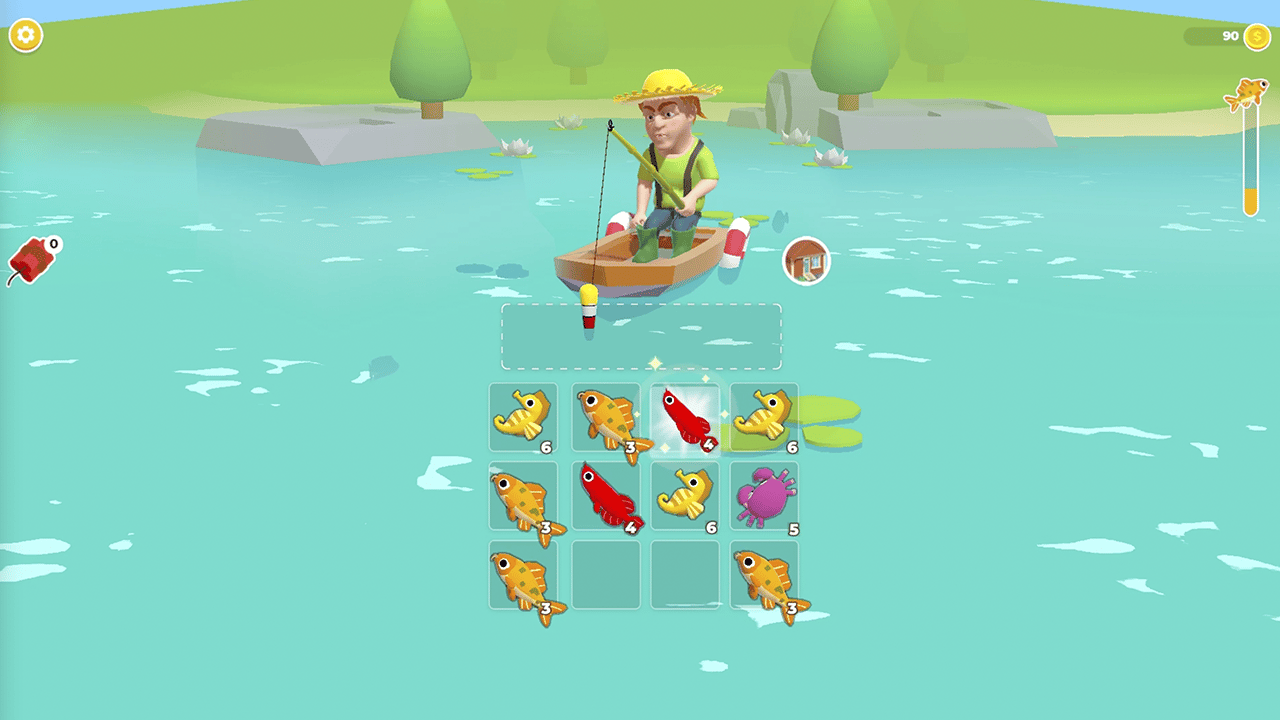Screen dimensions: 1280x720
Task: Open the settings gear menu
Action: coord(27,33)
